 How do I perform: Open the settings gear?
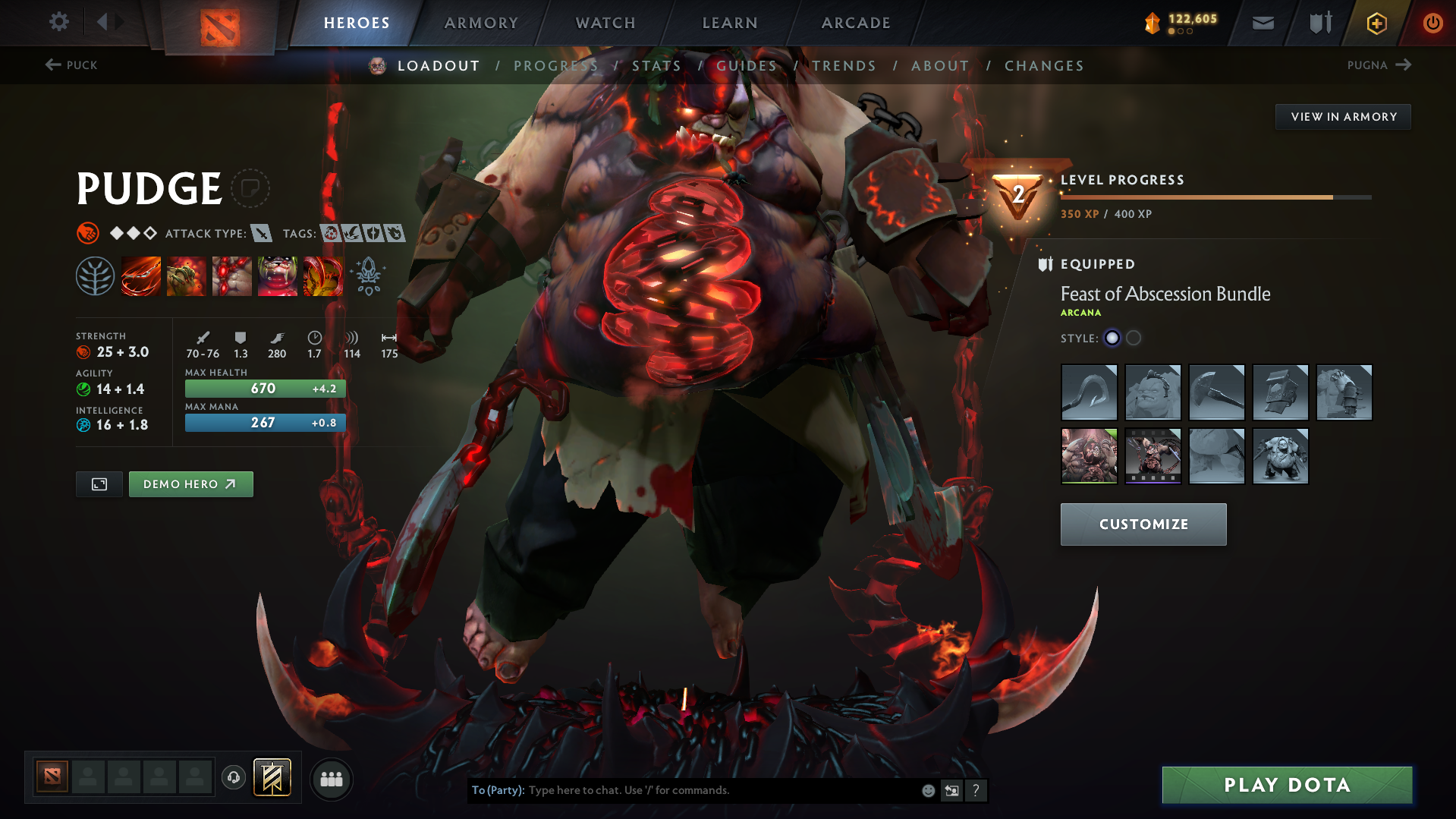point(58,22)
